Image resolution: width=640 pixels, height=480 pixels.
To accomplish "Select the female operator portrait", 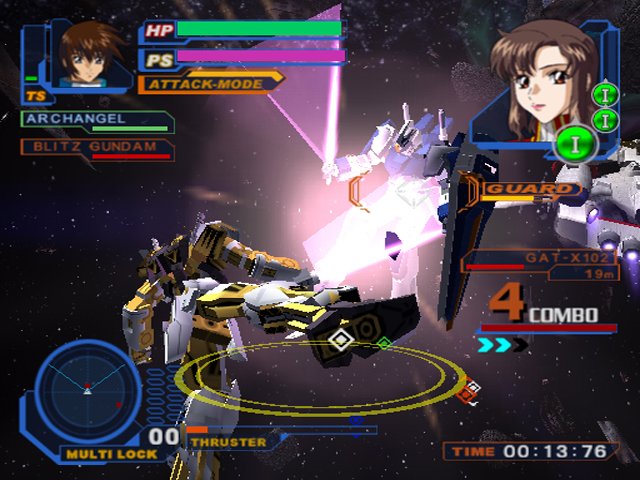I will (536, 84).
